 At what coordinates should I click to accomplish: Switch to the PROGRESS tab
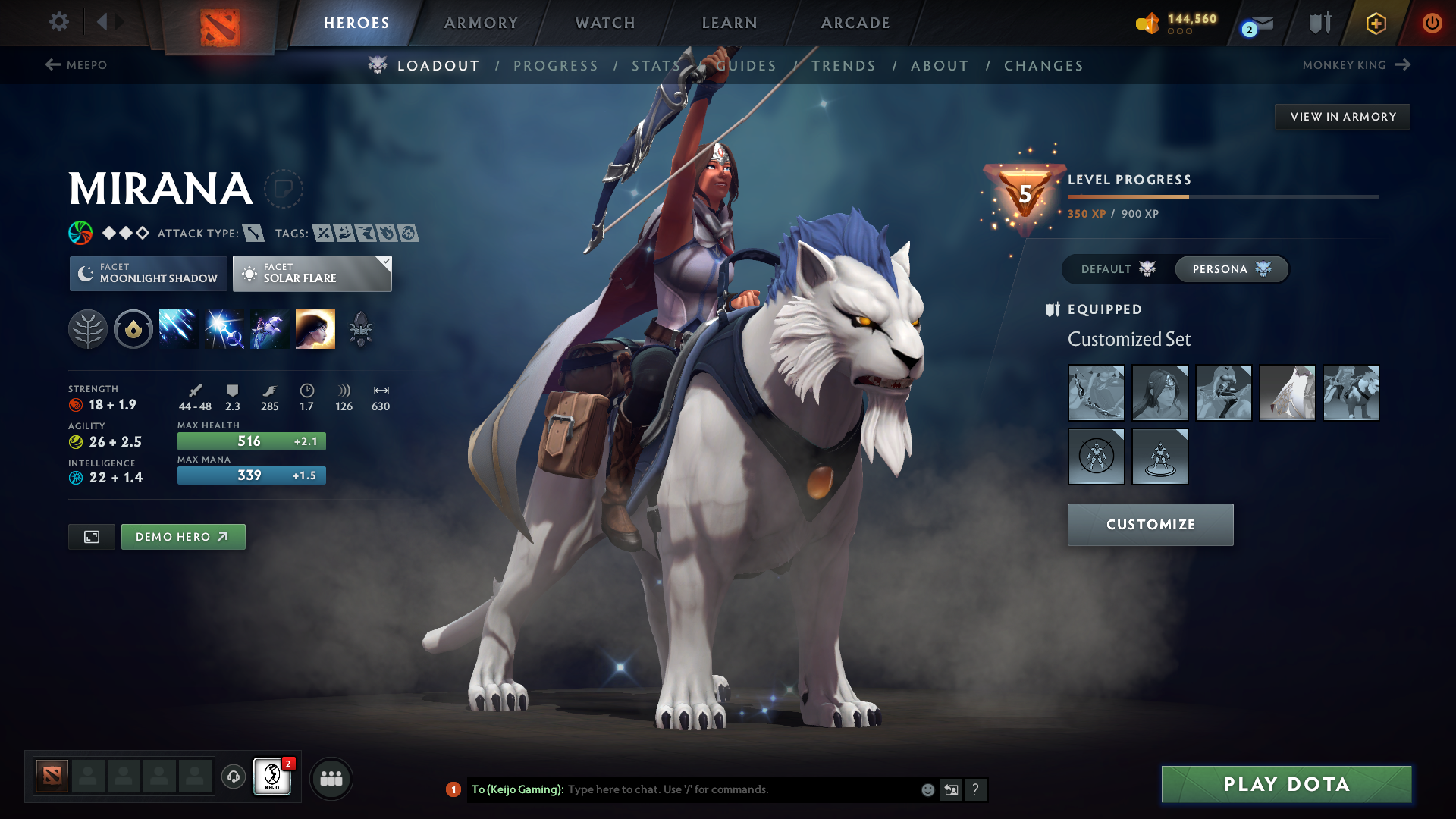tap(556, 65)
